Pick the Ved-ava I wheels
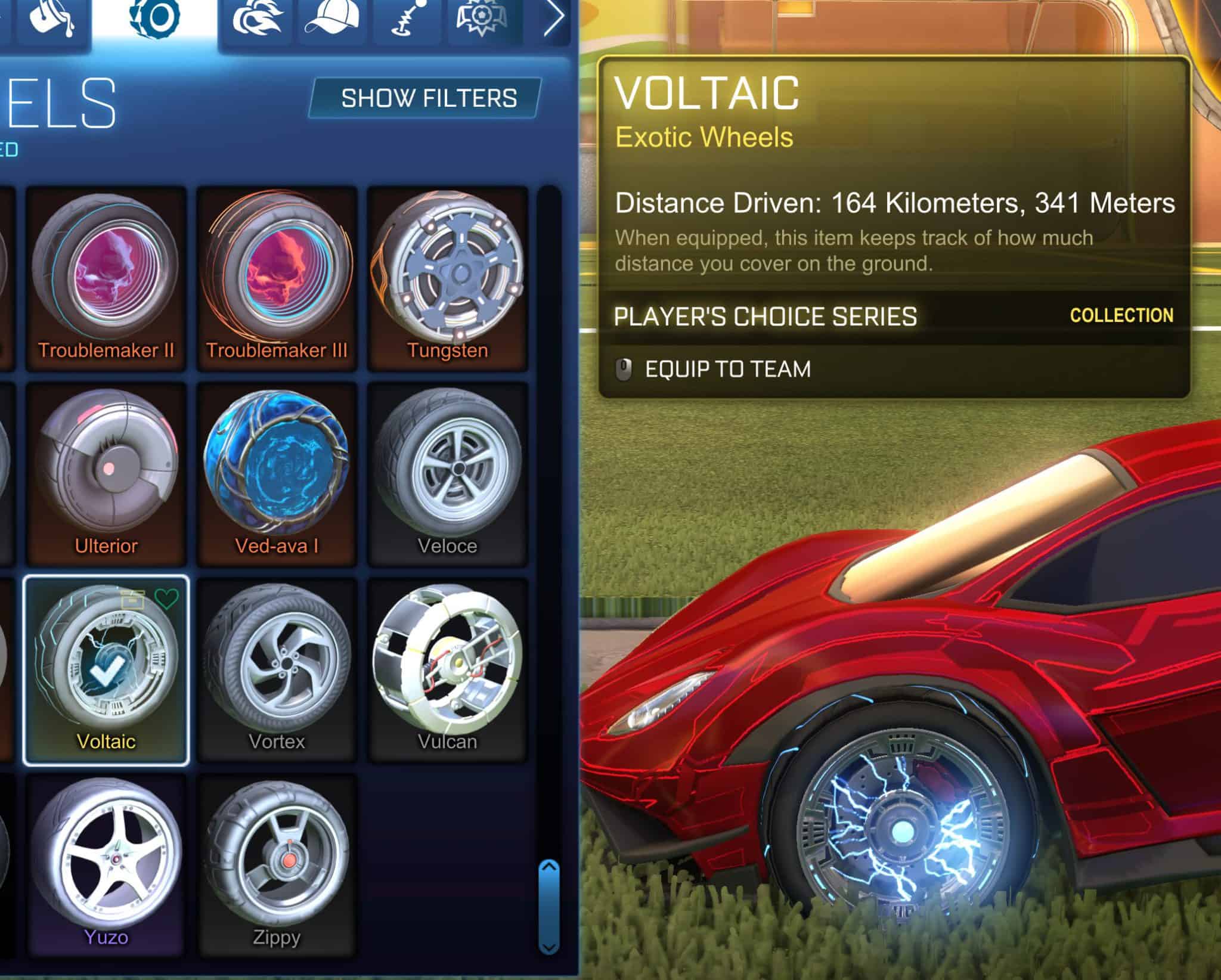The image size is (1221, 980). click(277, 474)
